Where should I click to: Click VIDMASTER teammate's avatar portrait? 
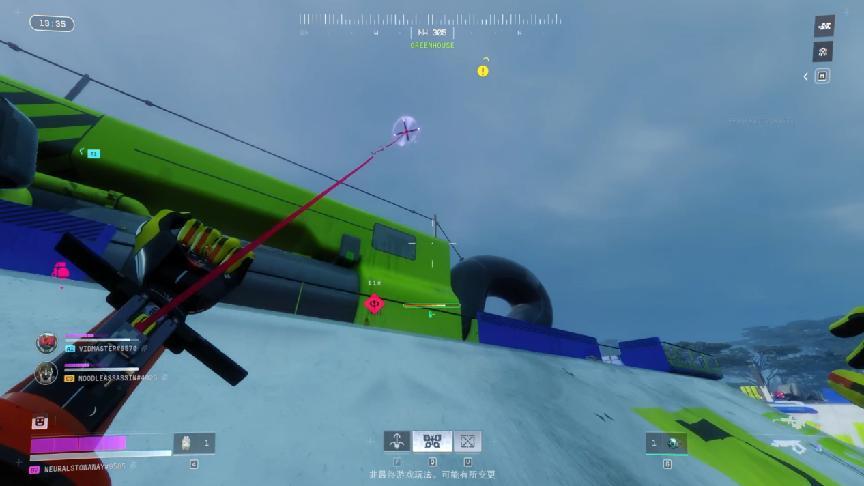point(46,343)
